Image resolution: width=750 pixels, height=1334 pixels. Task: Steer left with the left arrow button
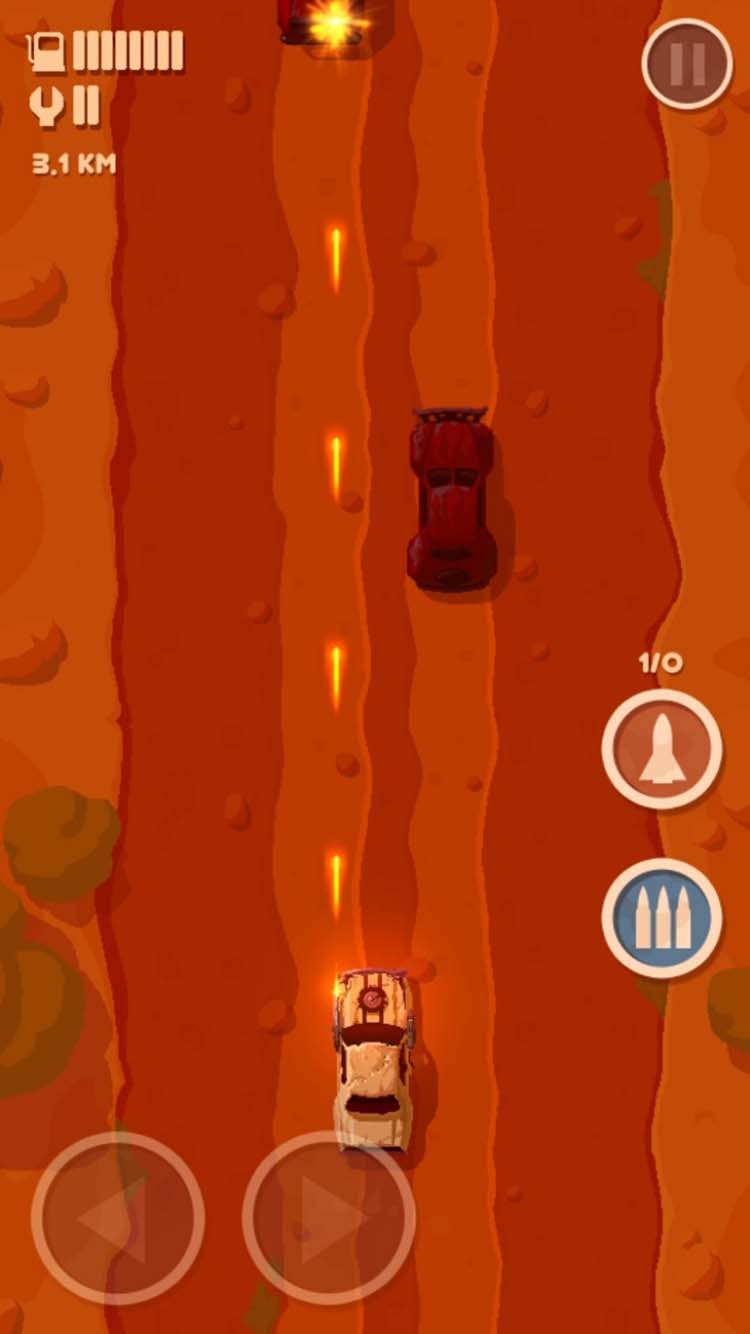coord(118,1217)
